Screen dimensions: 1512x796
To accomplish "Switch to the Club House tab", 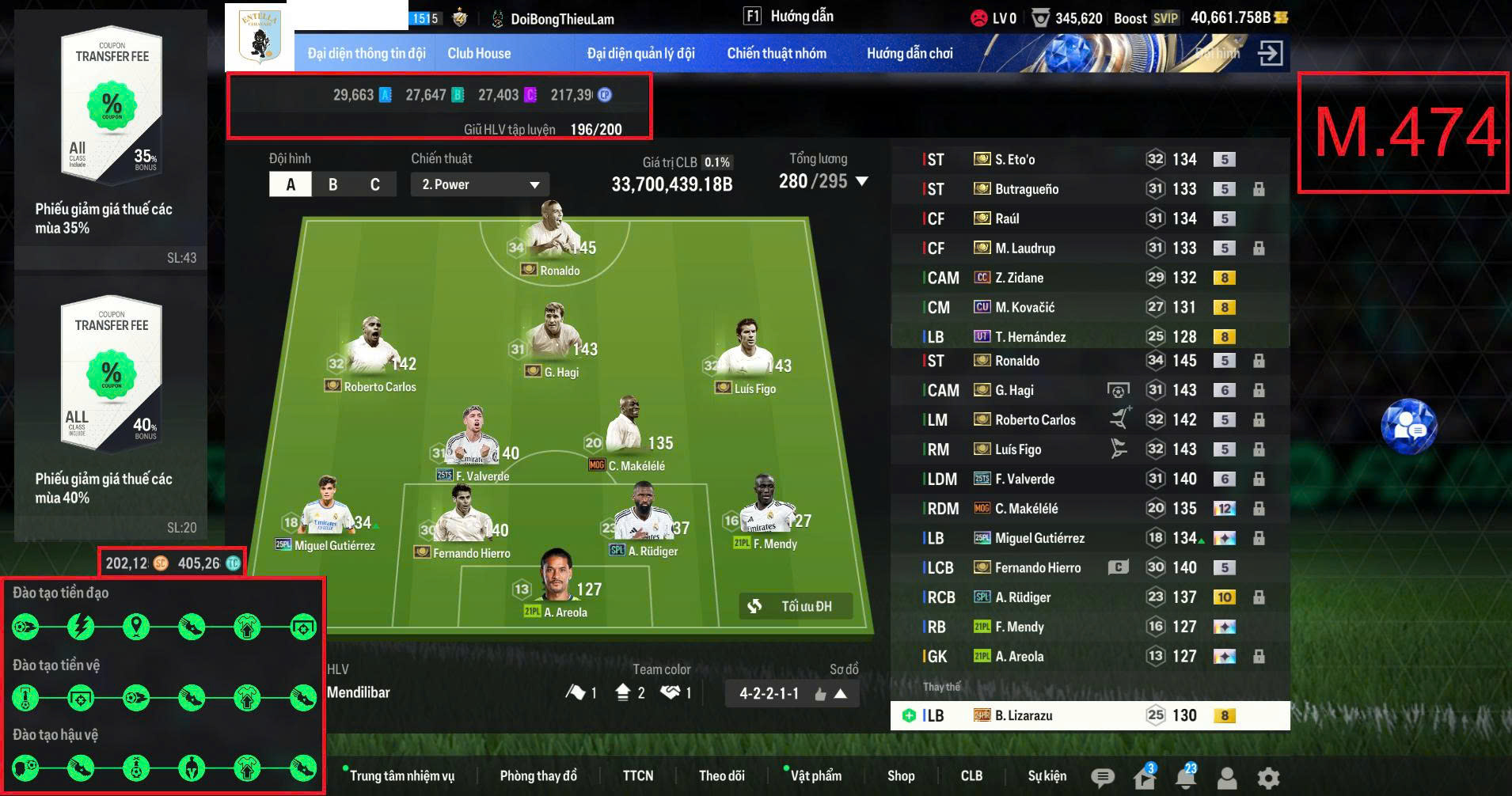I will tap(479, 52).
